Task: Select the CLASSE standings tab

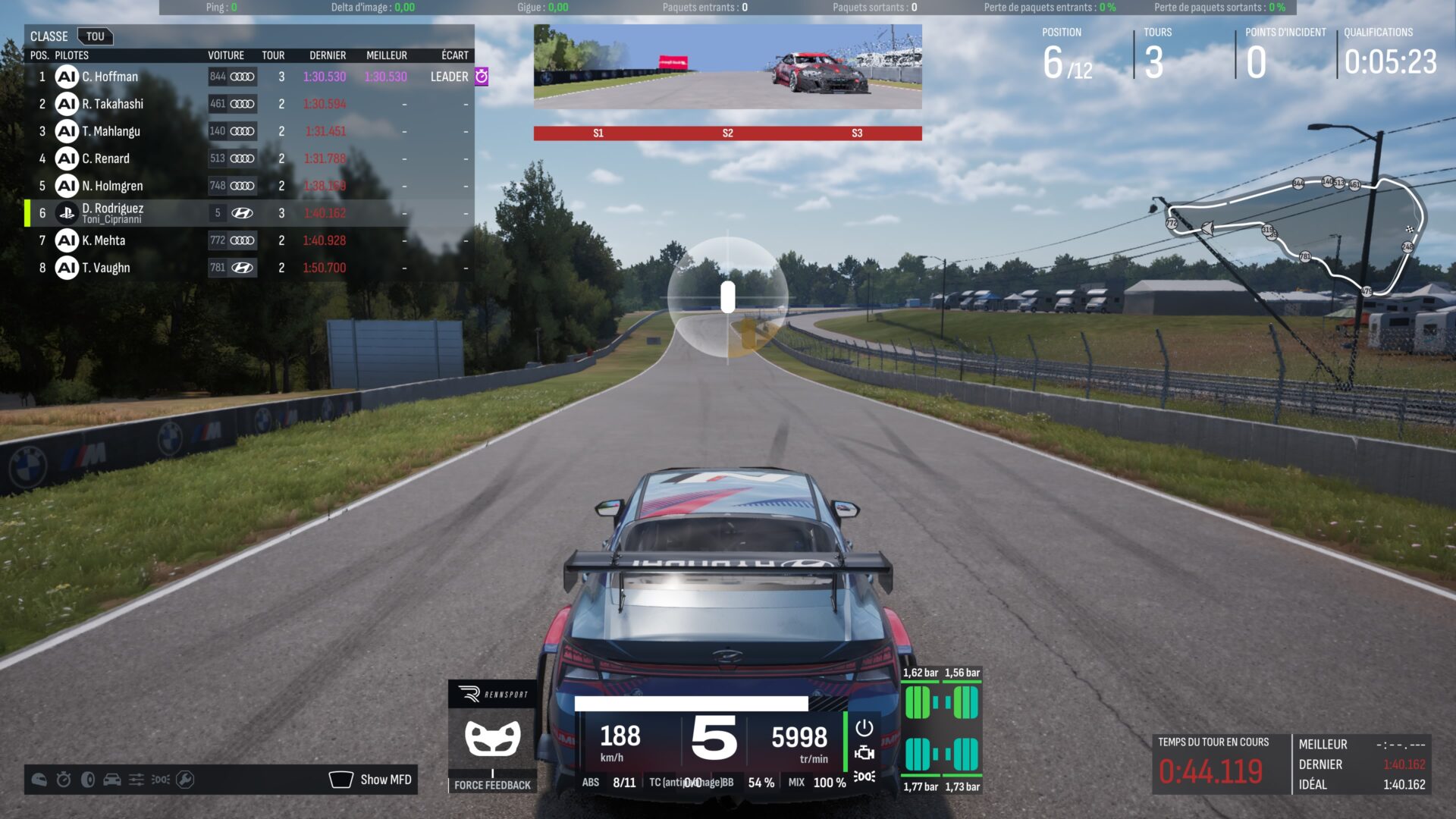Action: 49,36
